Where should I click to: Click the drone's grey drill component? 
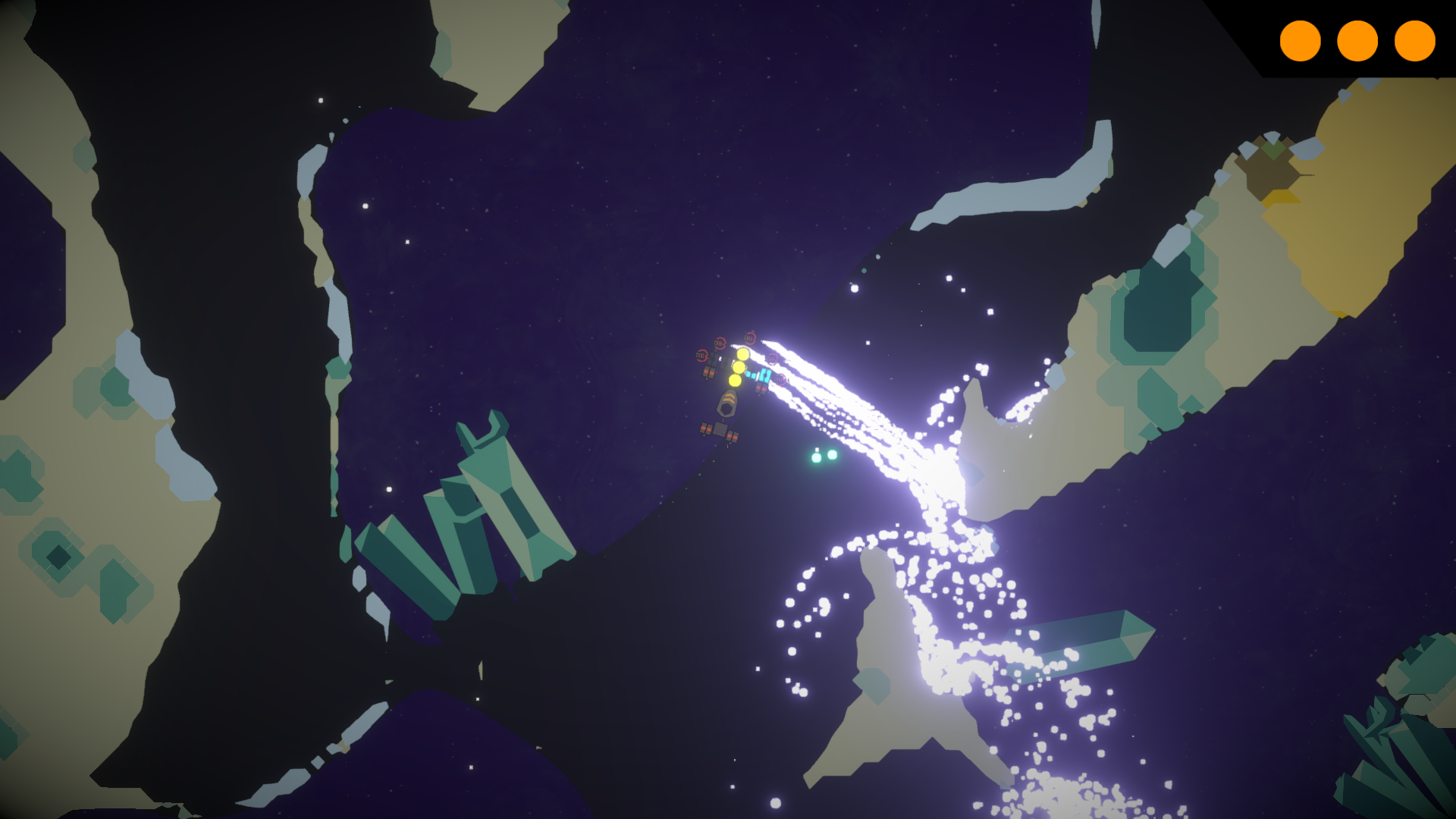pos(728,404)
